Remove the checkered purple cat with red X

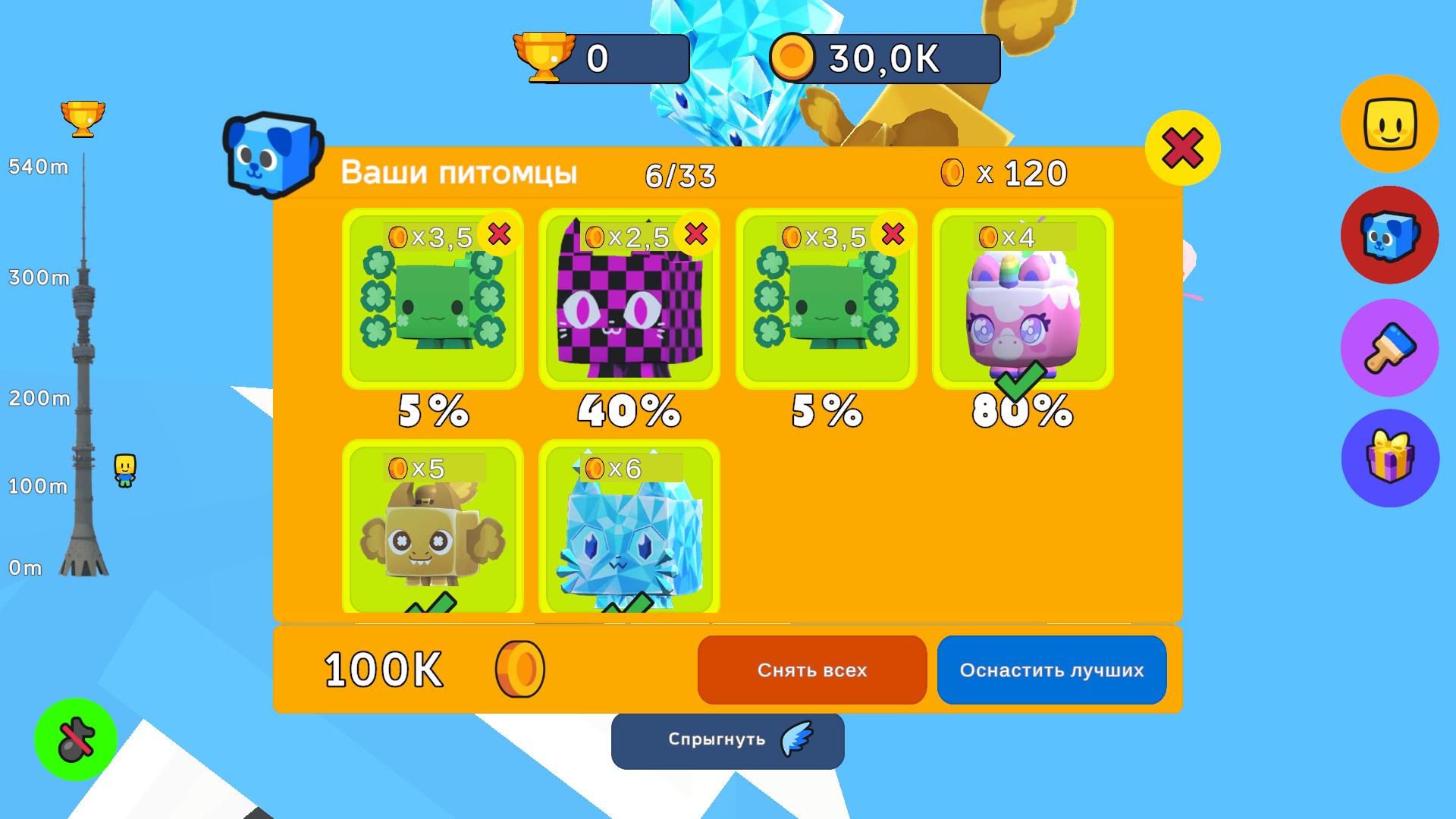pyautogui.click(x=695, y=235)
